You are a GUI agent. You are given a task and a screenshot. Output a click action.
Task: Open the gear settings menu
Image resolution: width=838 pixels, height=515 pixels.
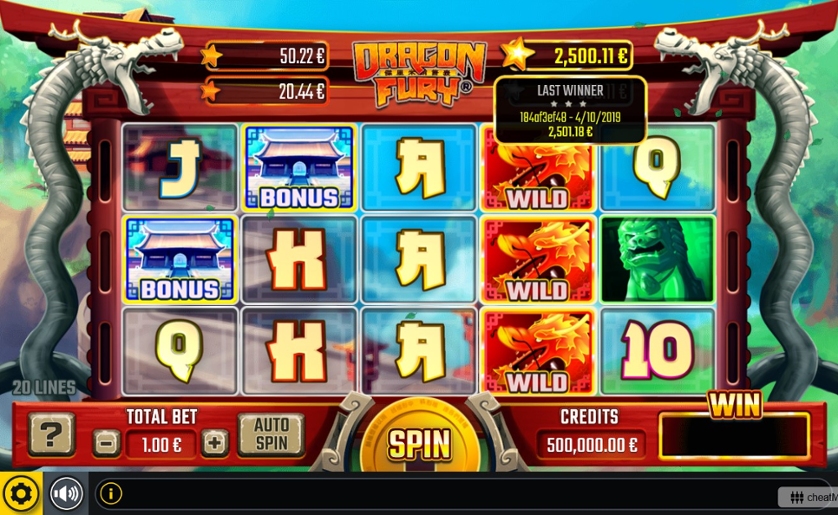[x=21, y=493]
